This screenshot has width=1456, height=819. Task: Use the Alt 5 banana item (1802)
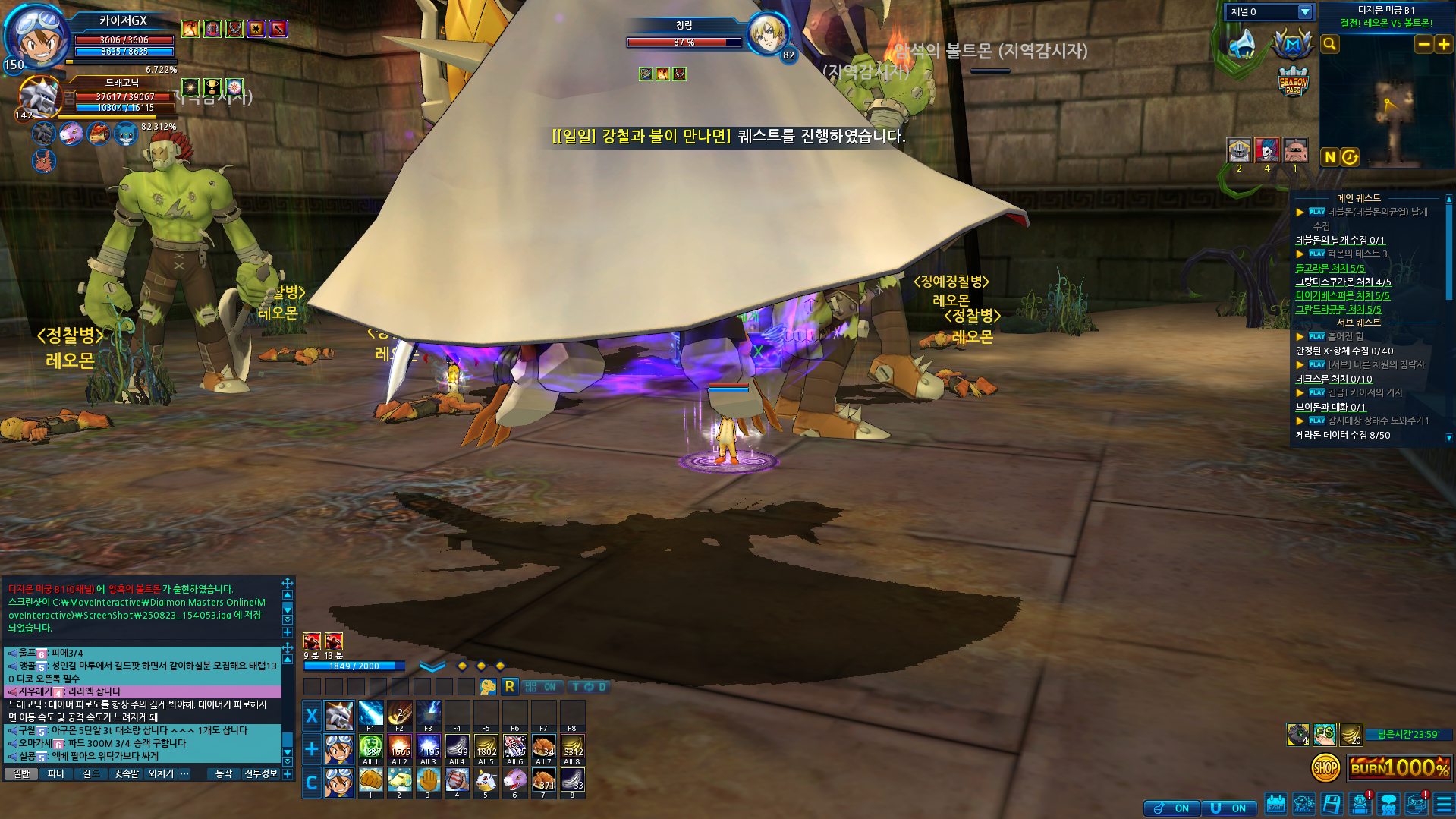pyautogui.click(x=486, y=747)
